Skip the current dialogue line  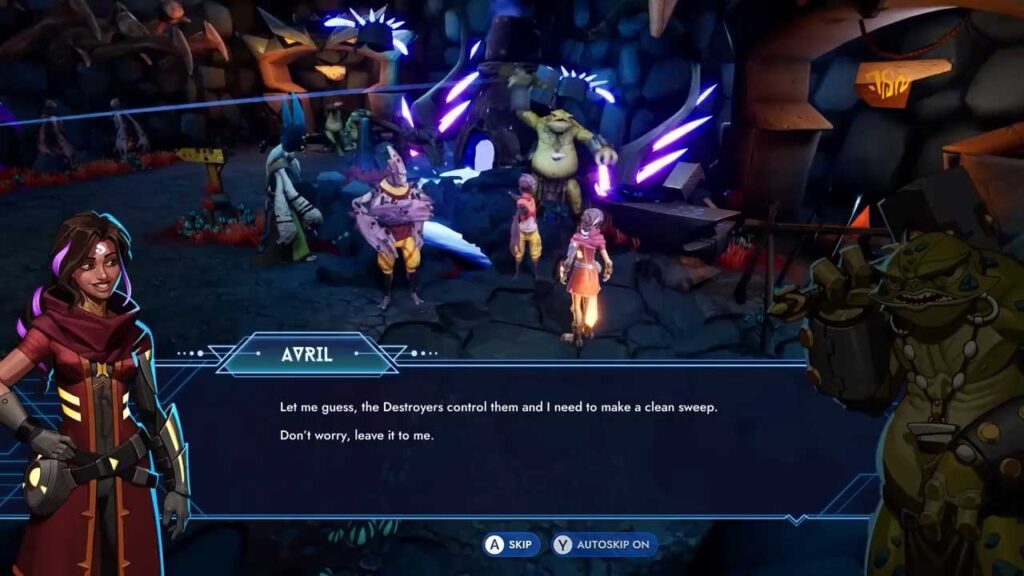[511, 545]
